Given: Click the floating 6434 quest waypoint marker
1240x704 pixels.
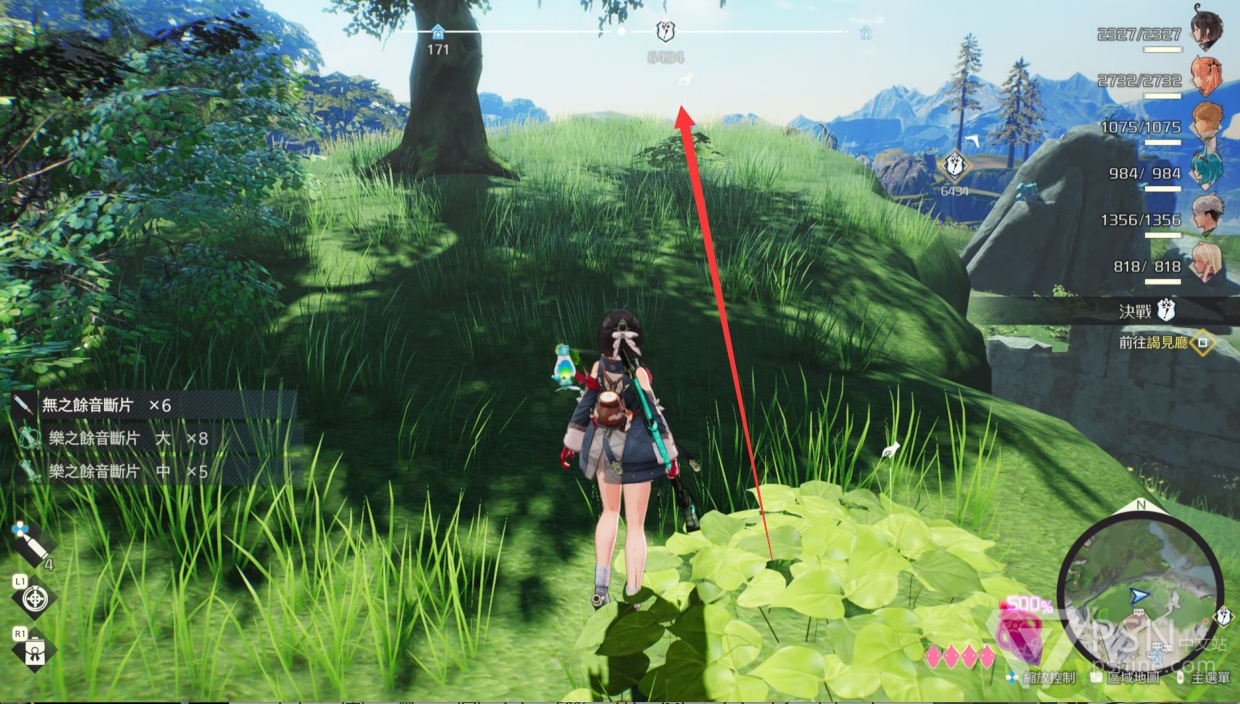Looking at the screenshot, I should point(955,166).
